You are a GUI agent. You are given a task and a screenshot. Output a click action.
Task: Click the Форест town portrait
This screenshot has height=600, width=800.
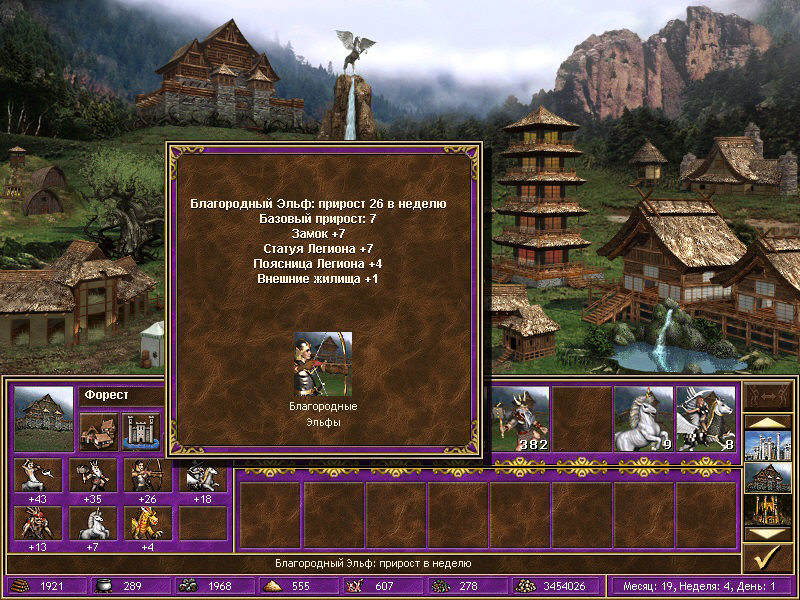point(44,418)
